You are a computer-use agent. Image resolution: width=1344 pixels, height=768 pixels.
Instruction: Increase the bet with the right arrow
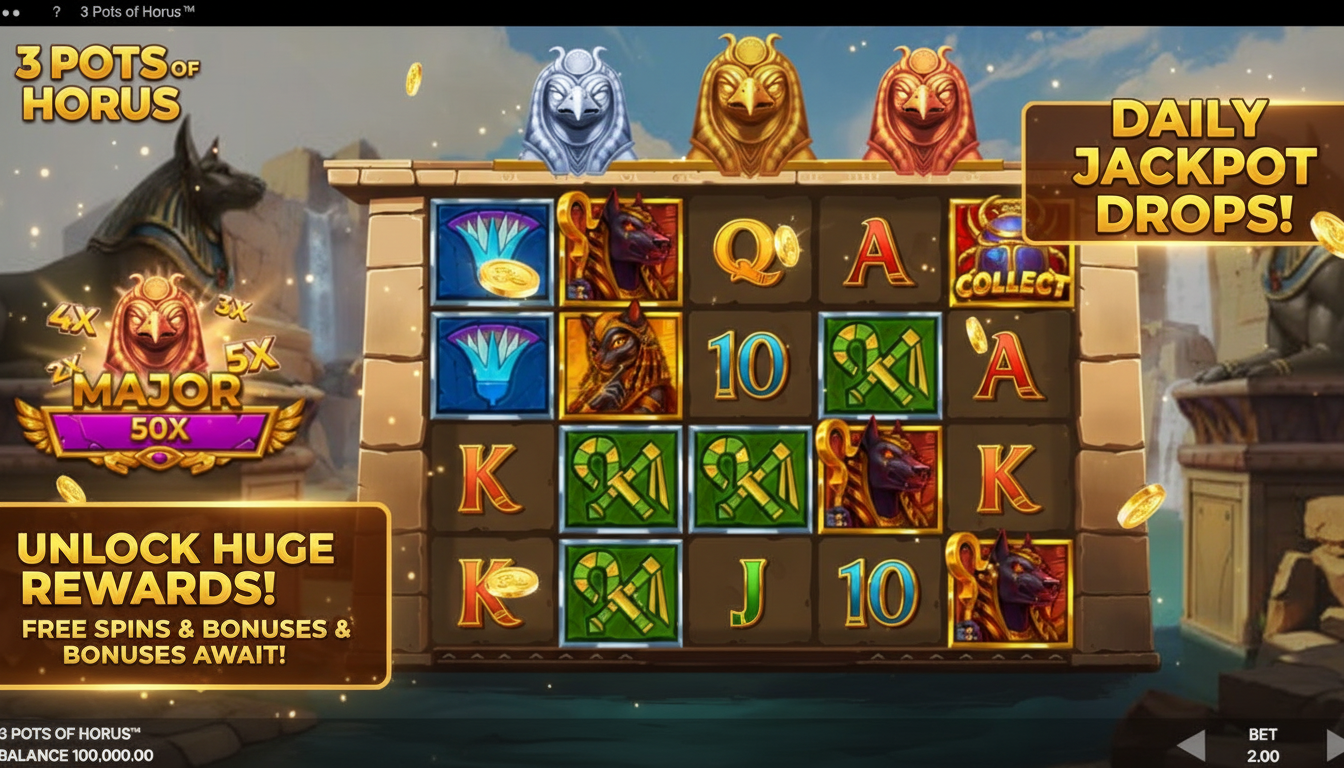click(1332, 744)
